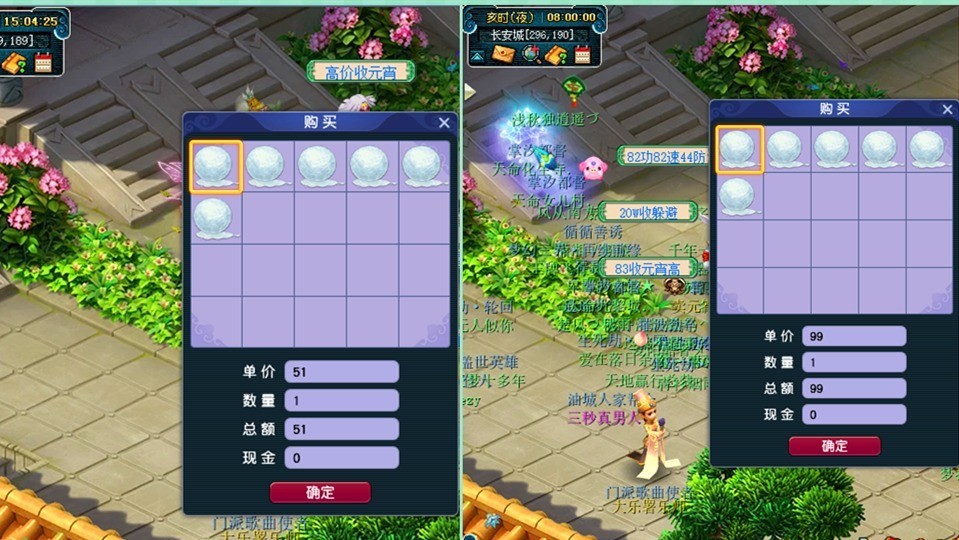Confirm the purchase with unit price 51
This screenshot has height=540, width=959.
click(320, 492)
